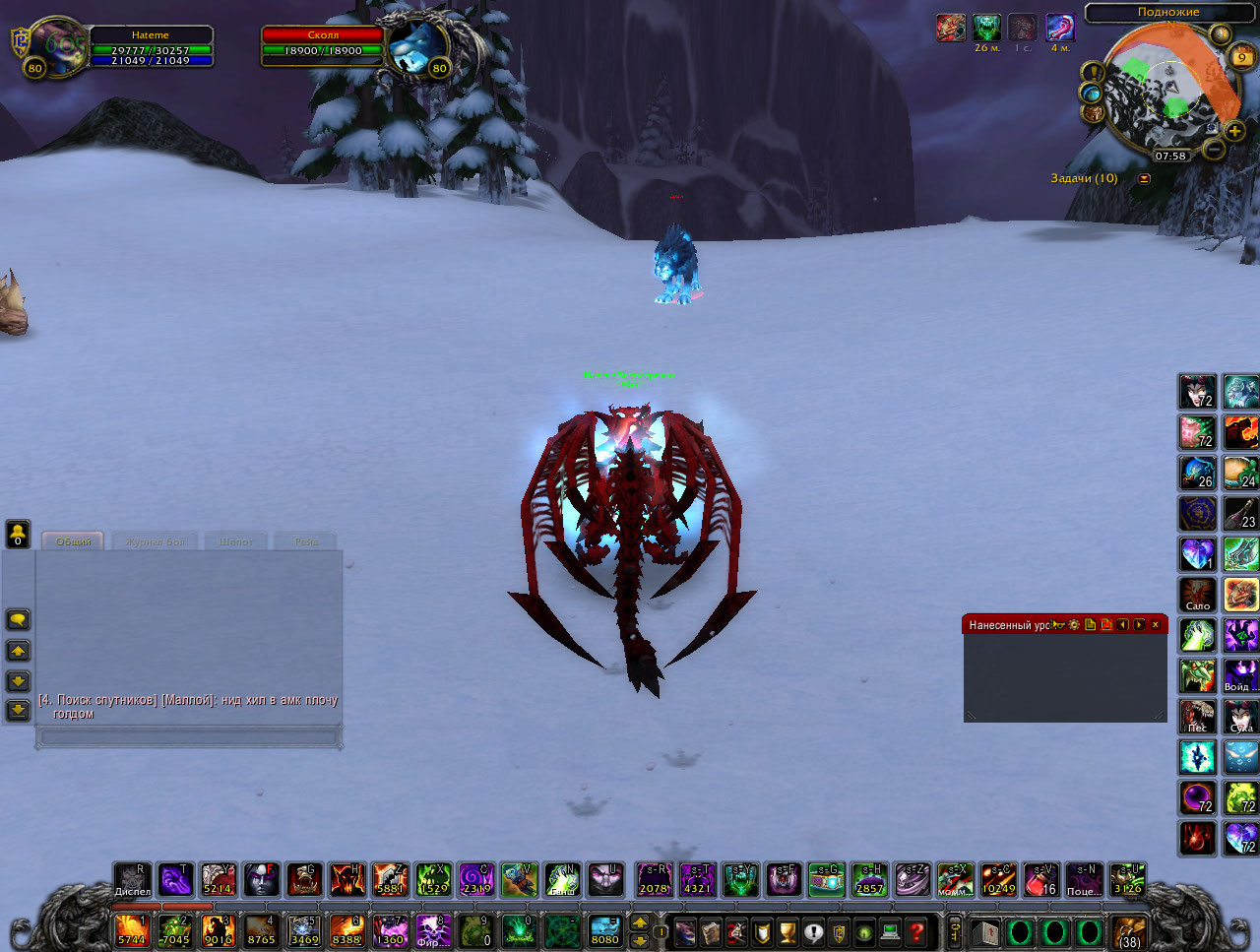The height and width of the screenshot is (952, 1260).
Task: Expand the Задачи (10) quest tracker
Action: 1144,179
